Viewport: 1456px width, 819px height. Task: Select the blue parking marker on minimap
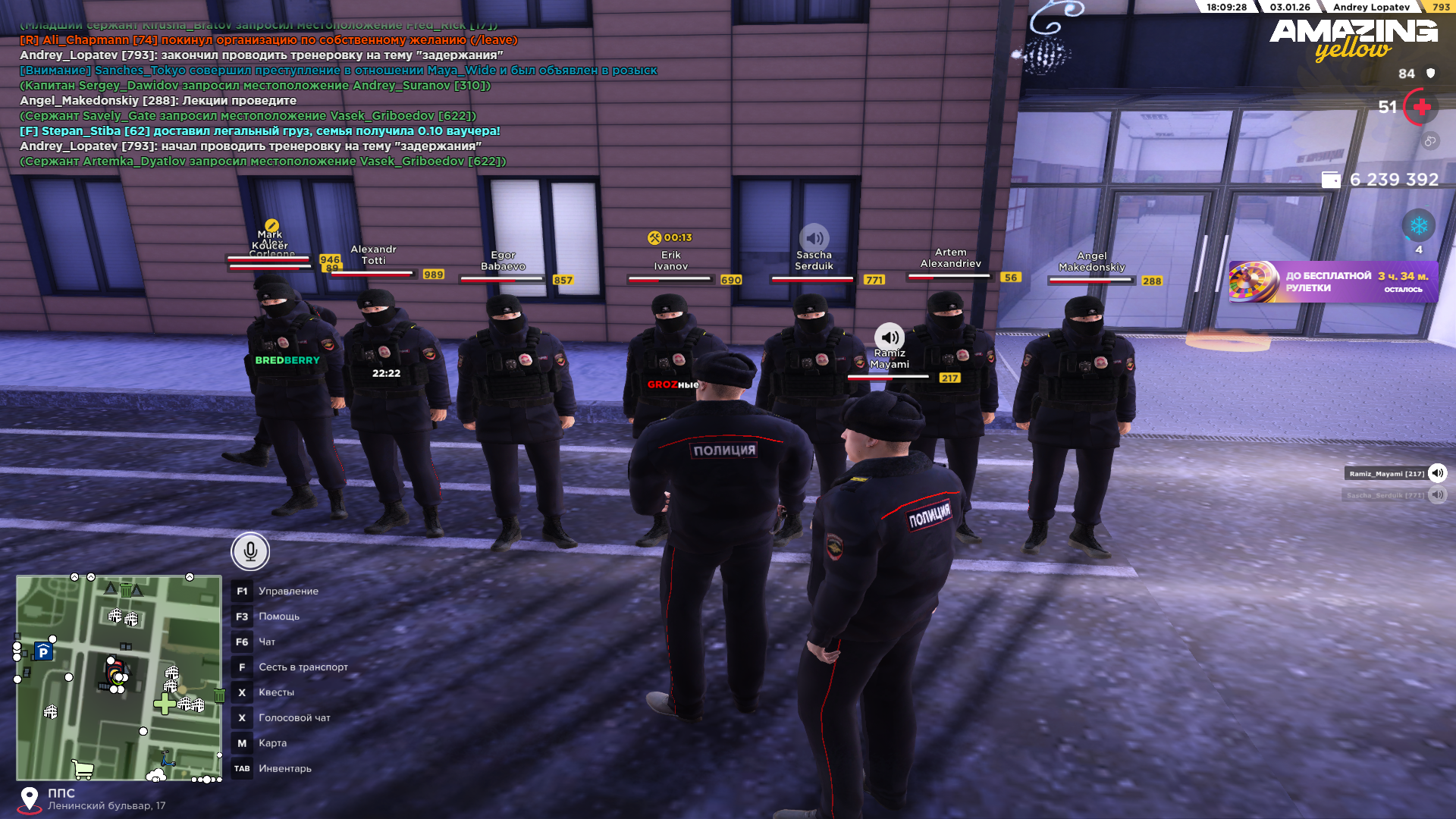coord(43,652)
